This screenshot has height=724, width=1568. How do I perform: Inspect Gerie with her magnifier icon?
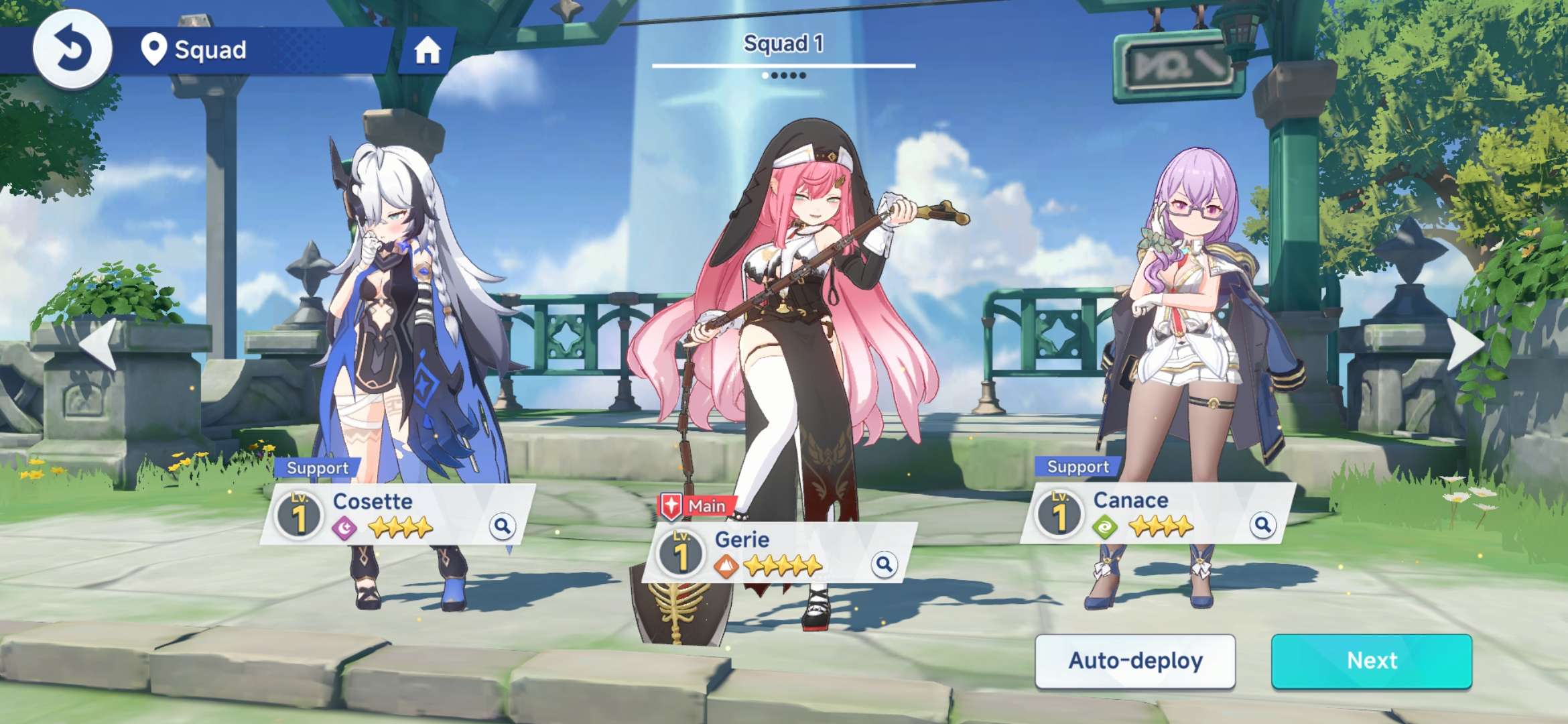884,564
